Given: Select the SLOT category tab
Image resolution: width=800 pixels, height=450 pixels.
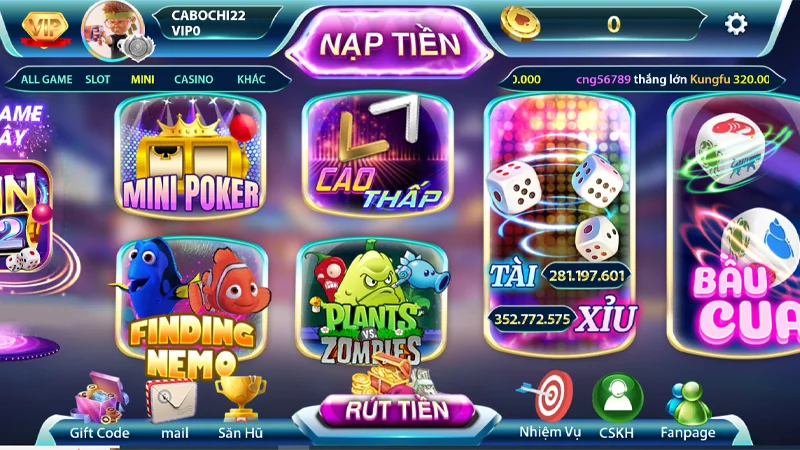Looking at the screenshot, I should [x=98, y=79].
